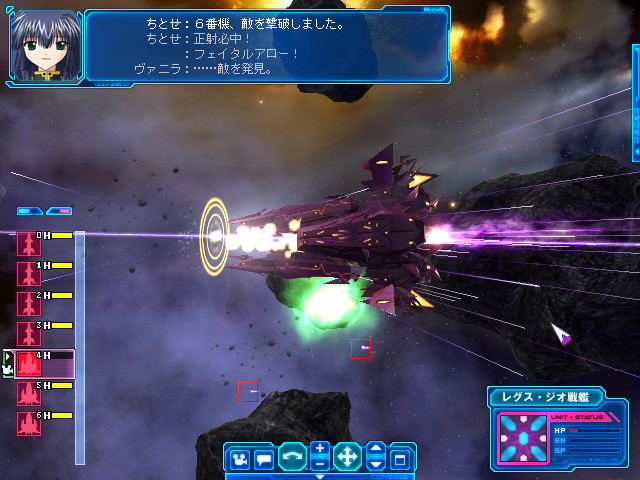Select unit 1 in the unit list
This screenshot has height=480, width=640.
pyautogui.click(x=28, y=274)
